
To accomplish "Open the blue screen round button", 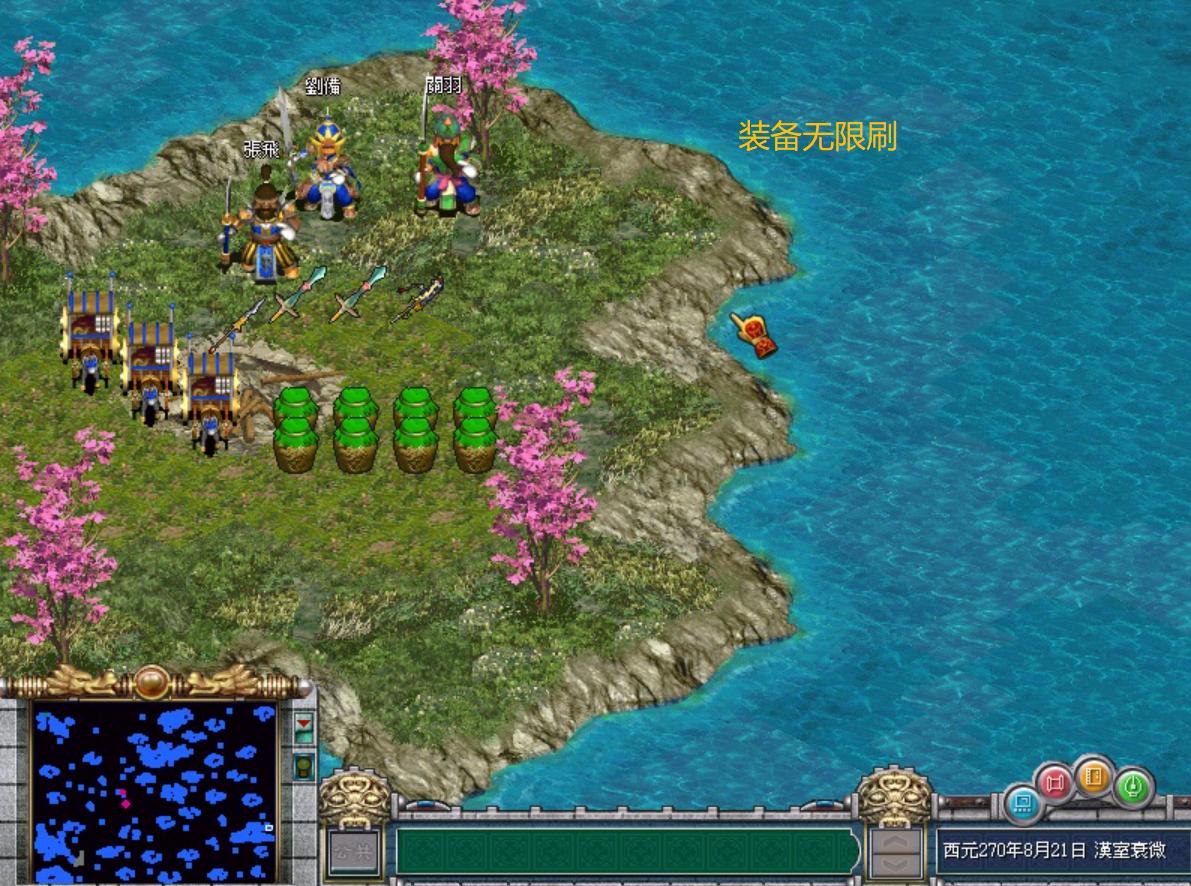I will [x=1022, y=802].
